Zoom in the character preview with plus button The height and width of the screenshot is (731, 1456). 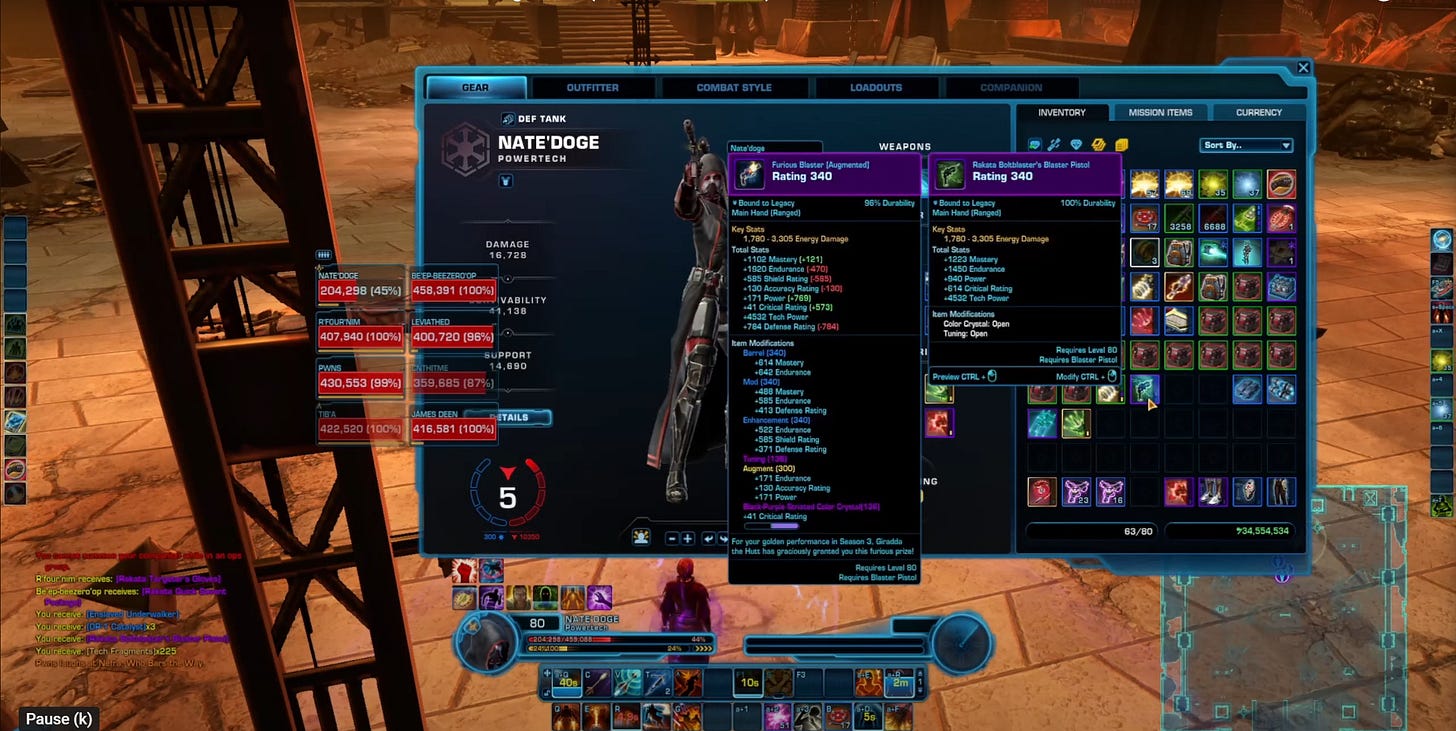688,538
